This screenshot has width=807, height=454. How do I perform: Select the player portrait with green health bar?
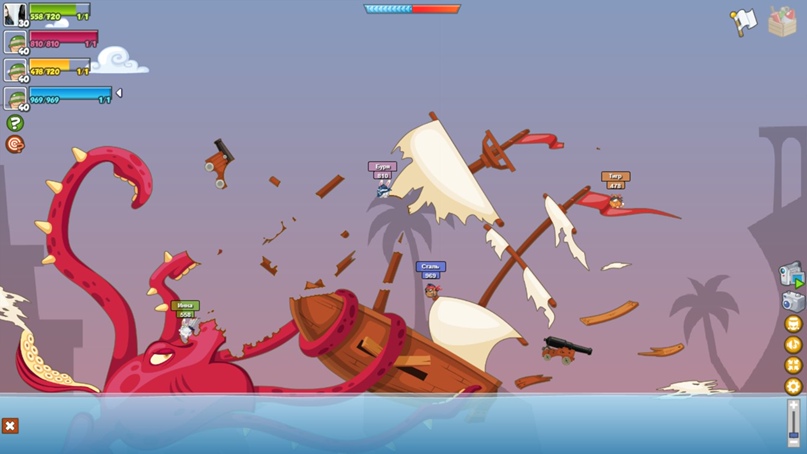tap(15, 14)
